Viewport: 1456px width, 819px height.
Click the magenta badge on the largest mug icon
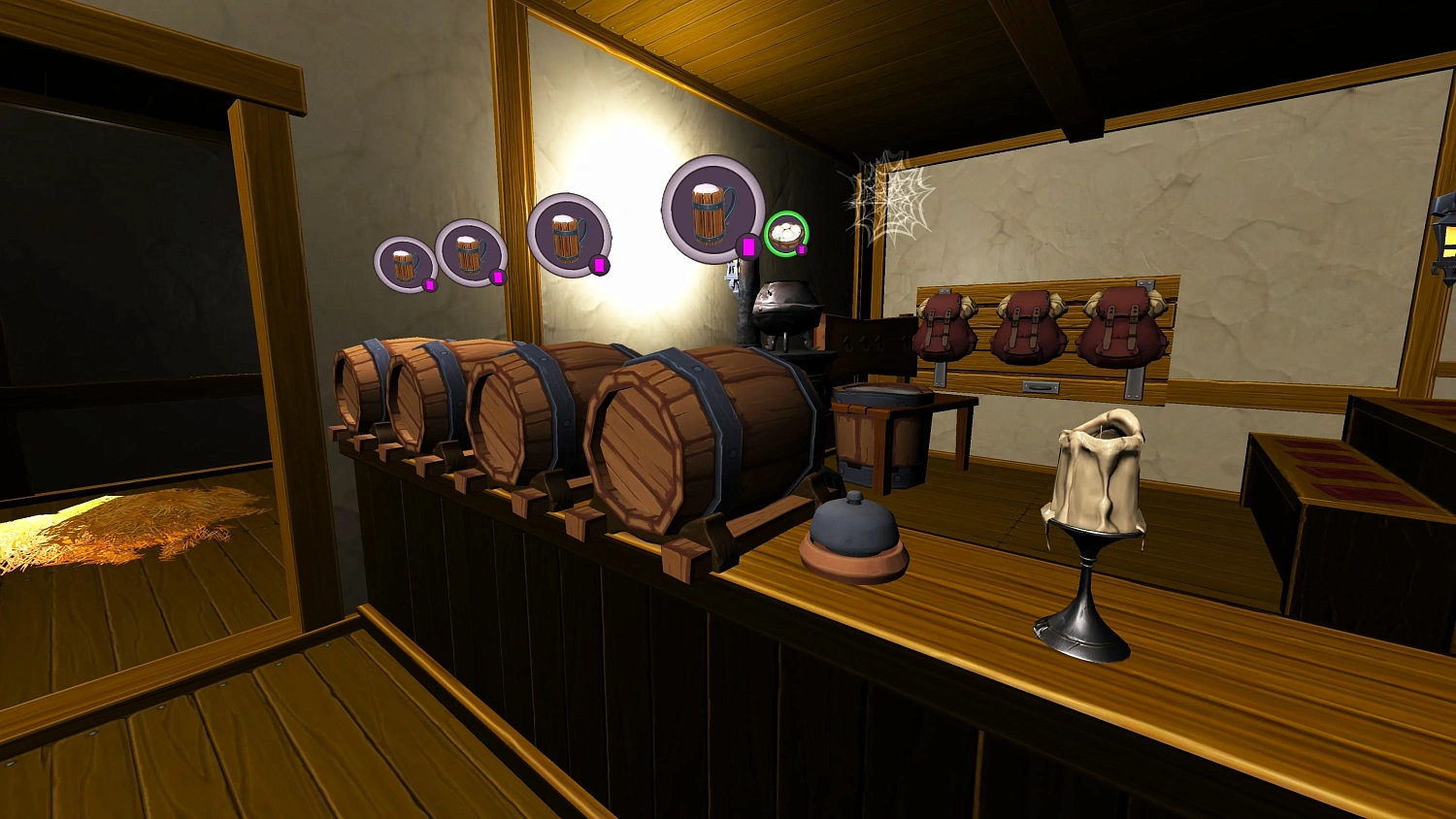[x=747, y=247]
